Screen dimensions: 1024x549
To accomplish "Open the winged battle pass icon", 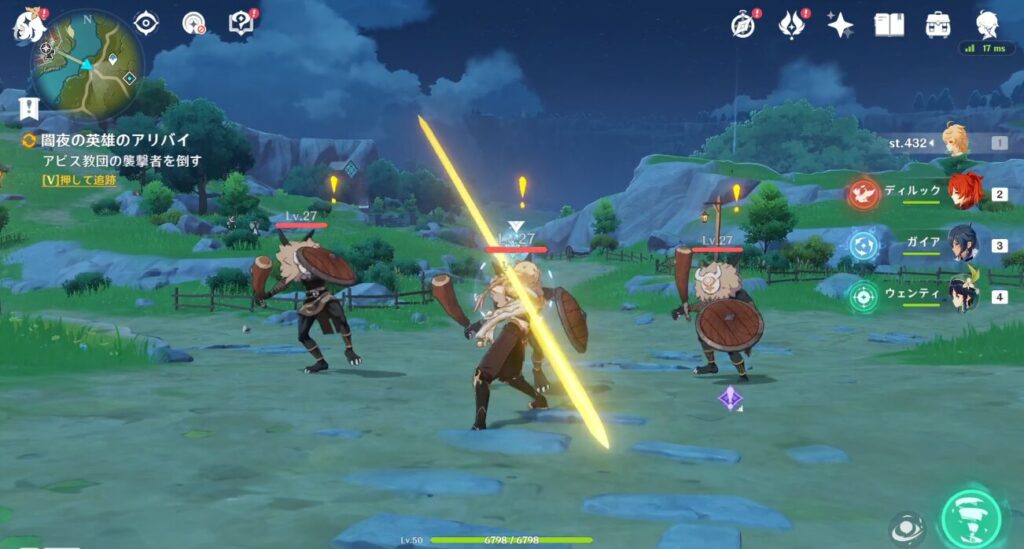I will pyautogui.click(x=793, y=24).
